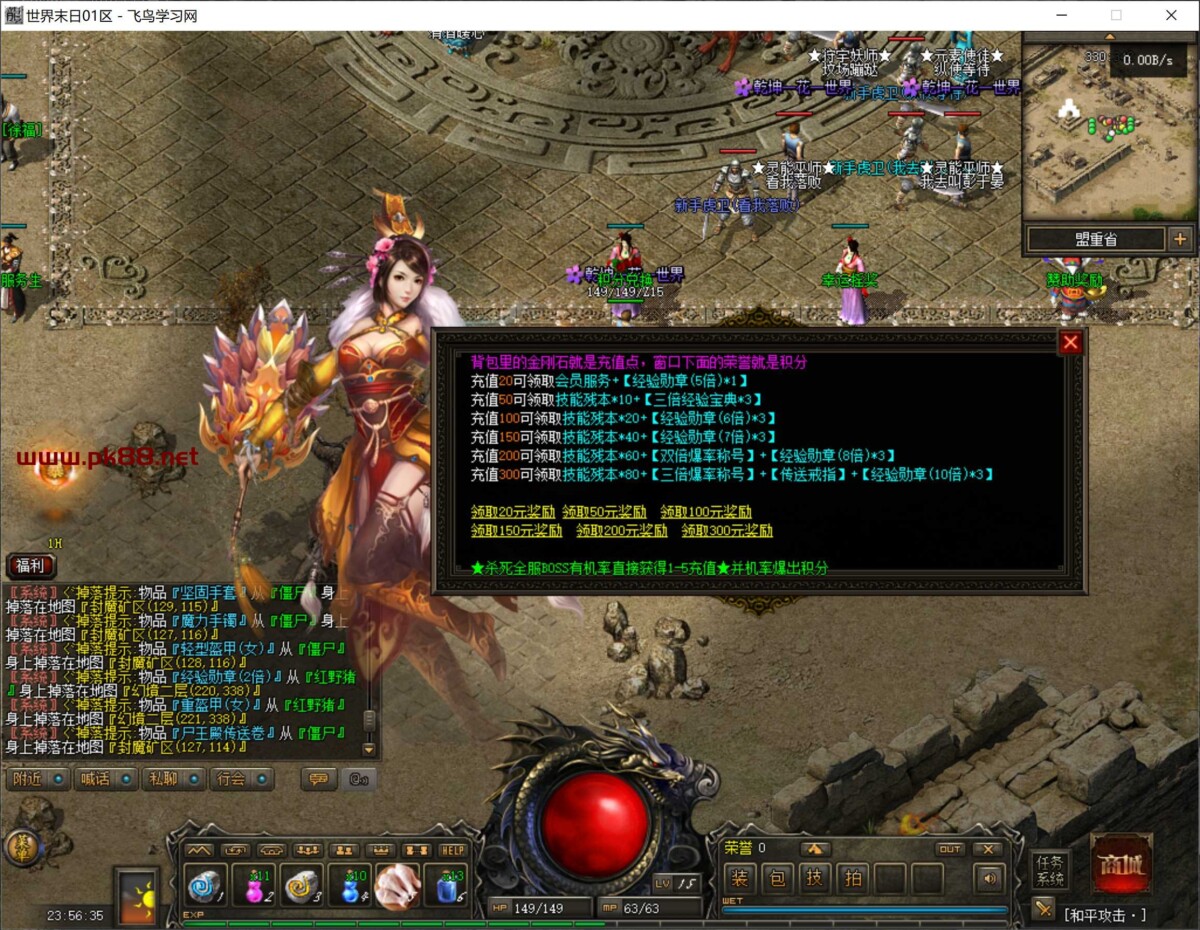Claim the 领取20元奖励 reward link
Screen dimensions: 1200x930
(x=511, y=512)
